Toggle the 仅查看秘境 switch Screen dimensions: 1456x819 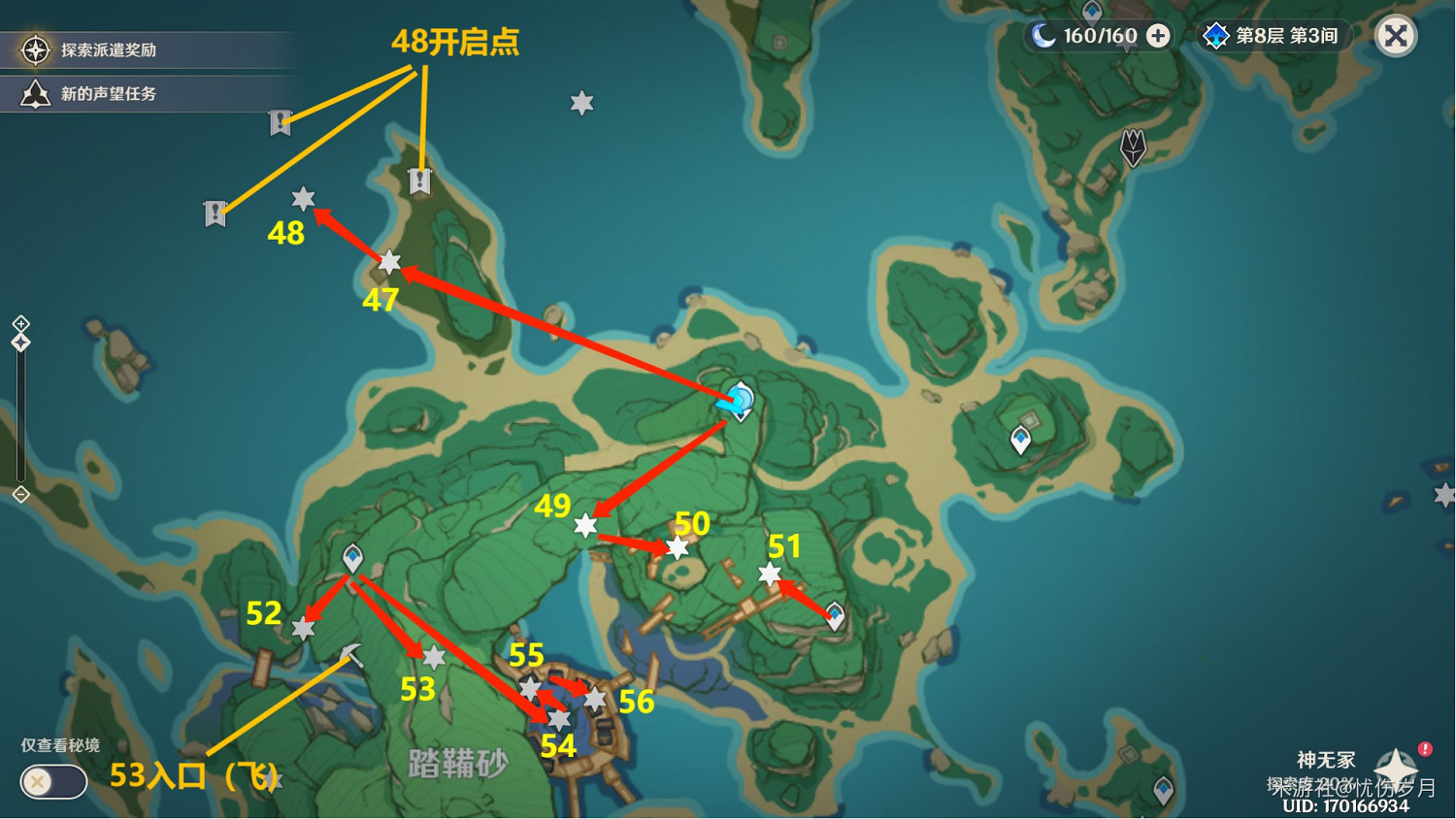53,782
